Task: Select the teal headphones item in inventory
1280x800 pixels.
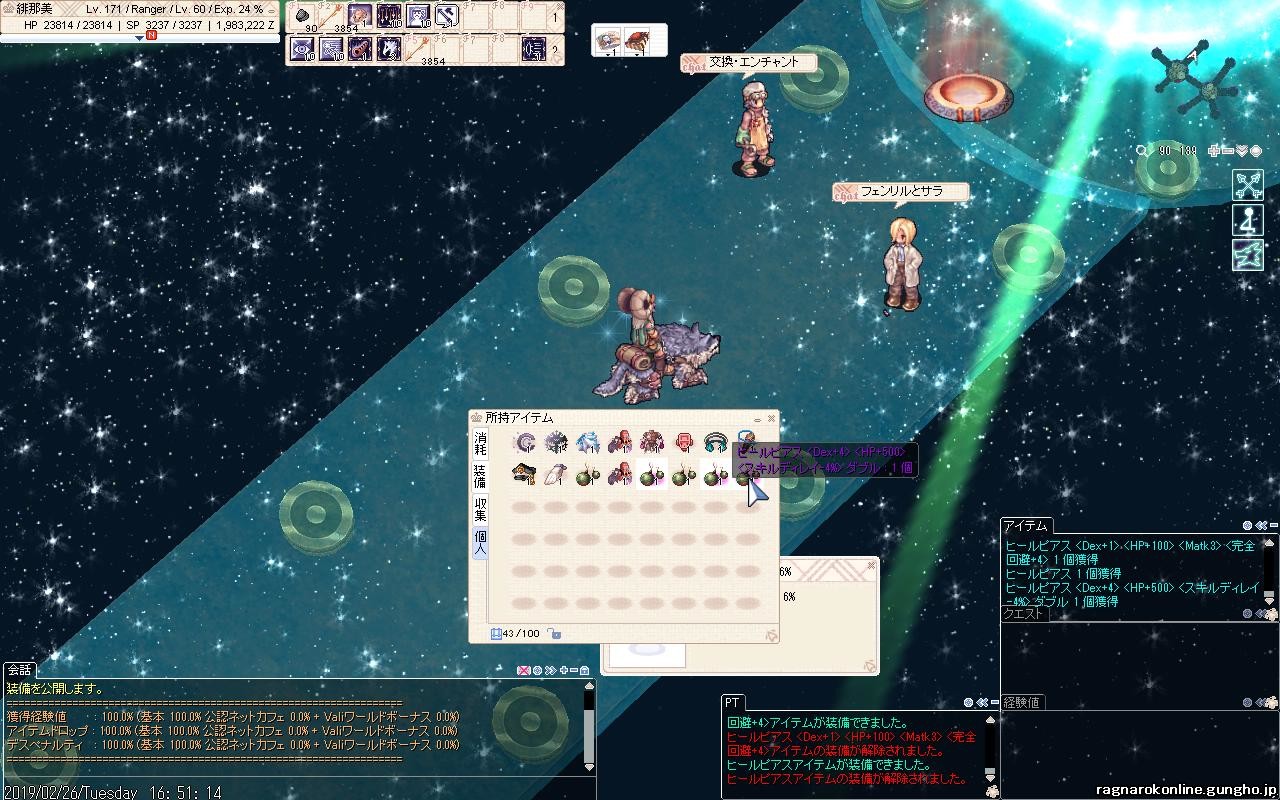Action: click(x=716, y=442)
